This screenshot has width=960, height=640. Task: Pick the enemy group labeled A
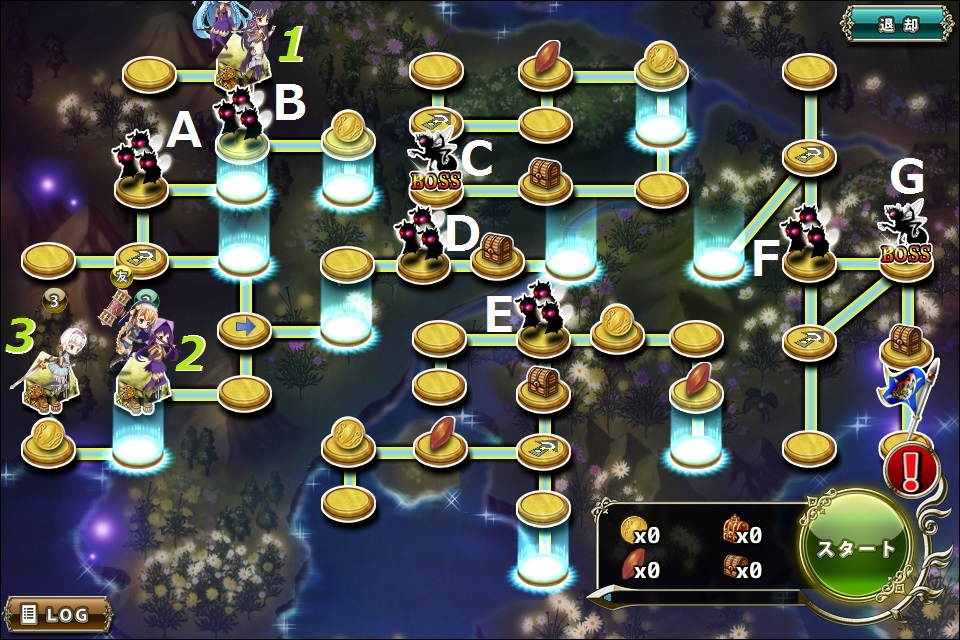pos(140,158)
